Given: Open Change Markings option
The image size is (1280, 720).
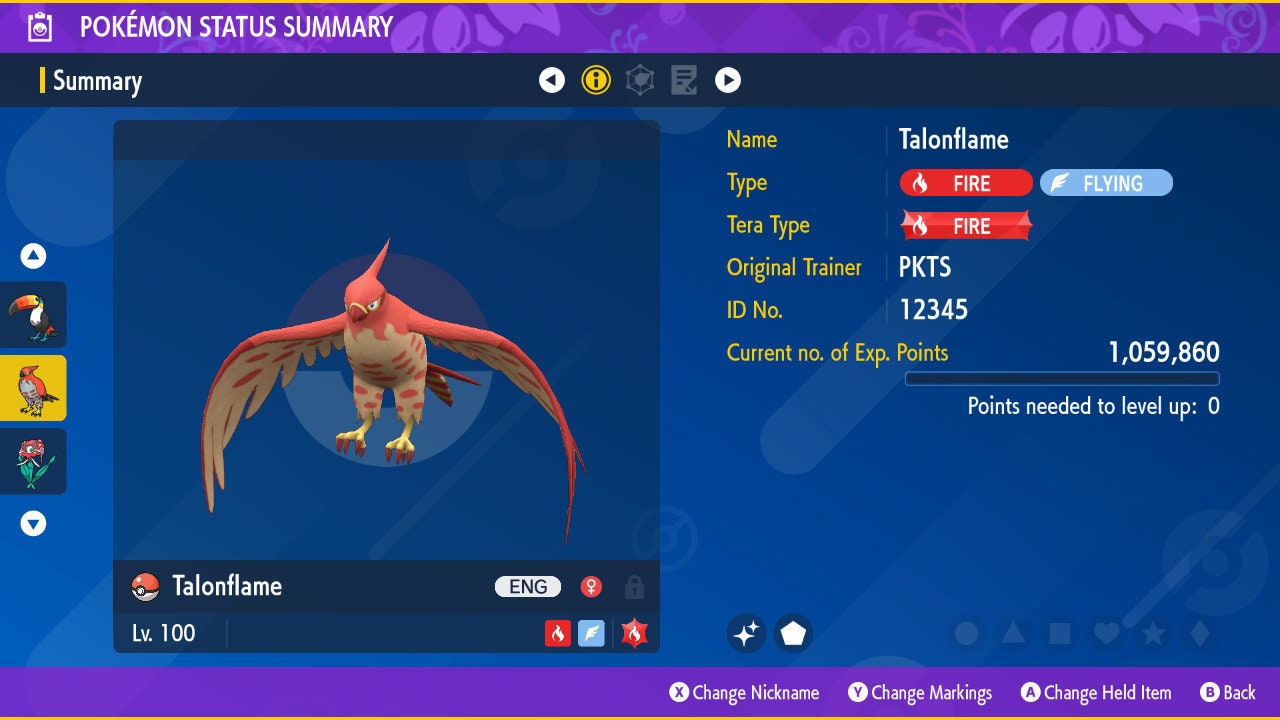Looking at the screenshot, I should [920, 693].
